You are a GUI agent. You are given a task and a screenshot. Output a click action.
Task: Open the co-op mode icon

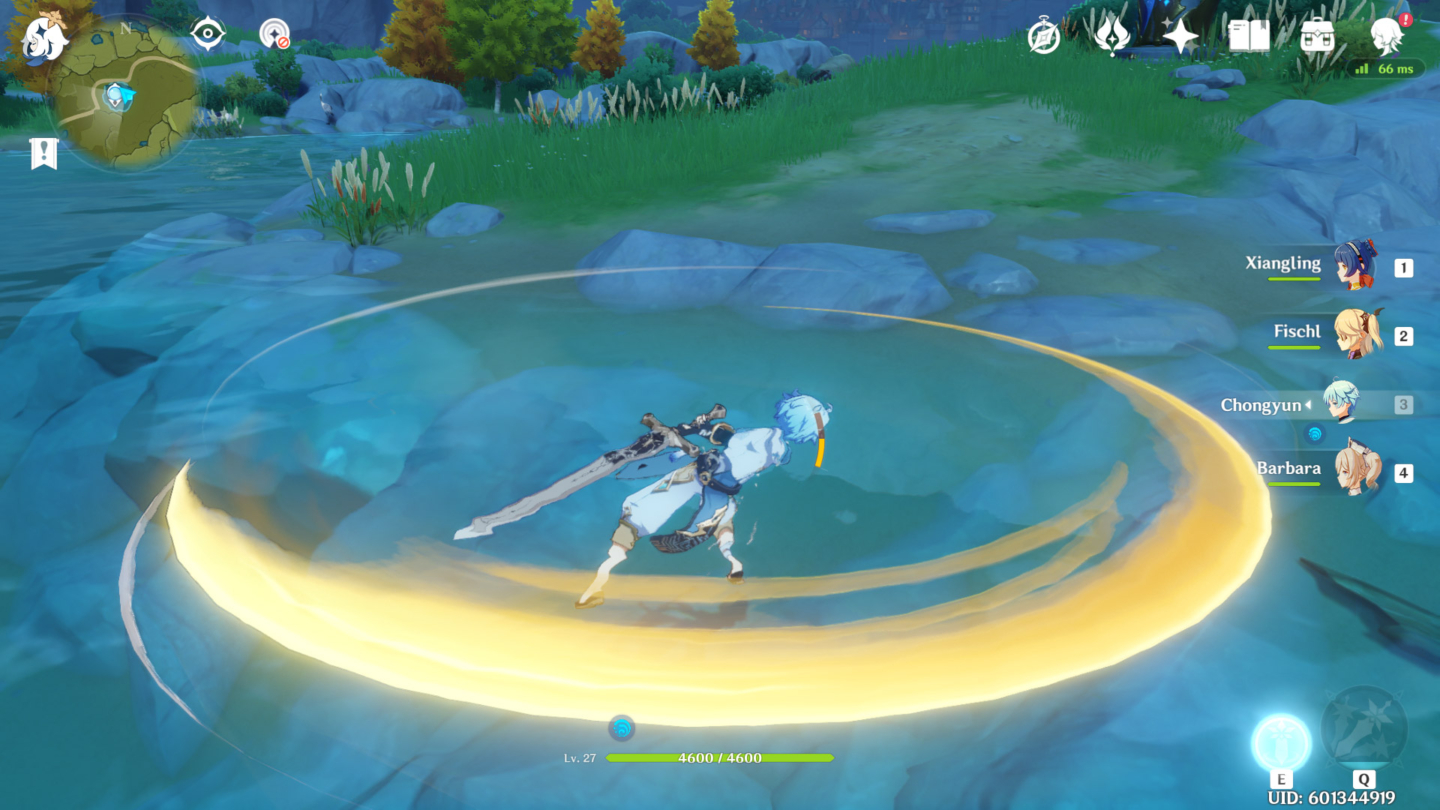(274, 34)
